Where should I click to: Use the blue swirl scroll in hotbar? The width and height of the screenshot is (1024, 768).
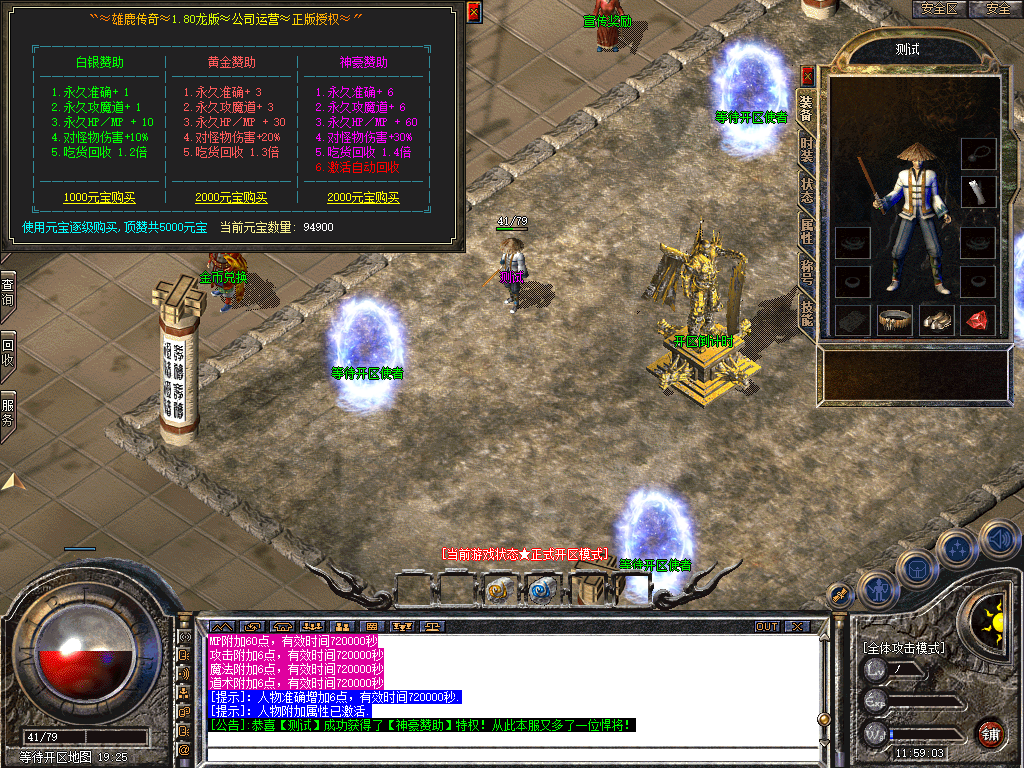coord(541,591)
